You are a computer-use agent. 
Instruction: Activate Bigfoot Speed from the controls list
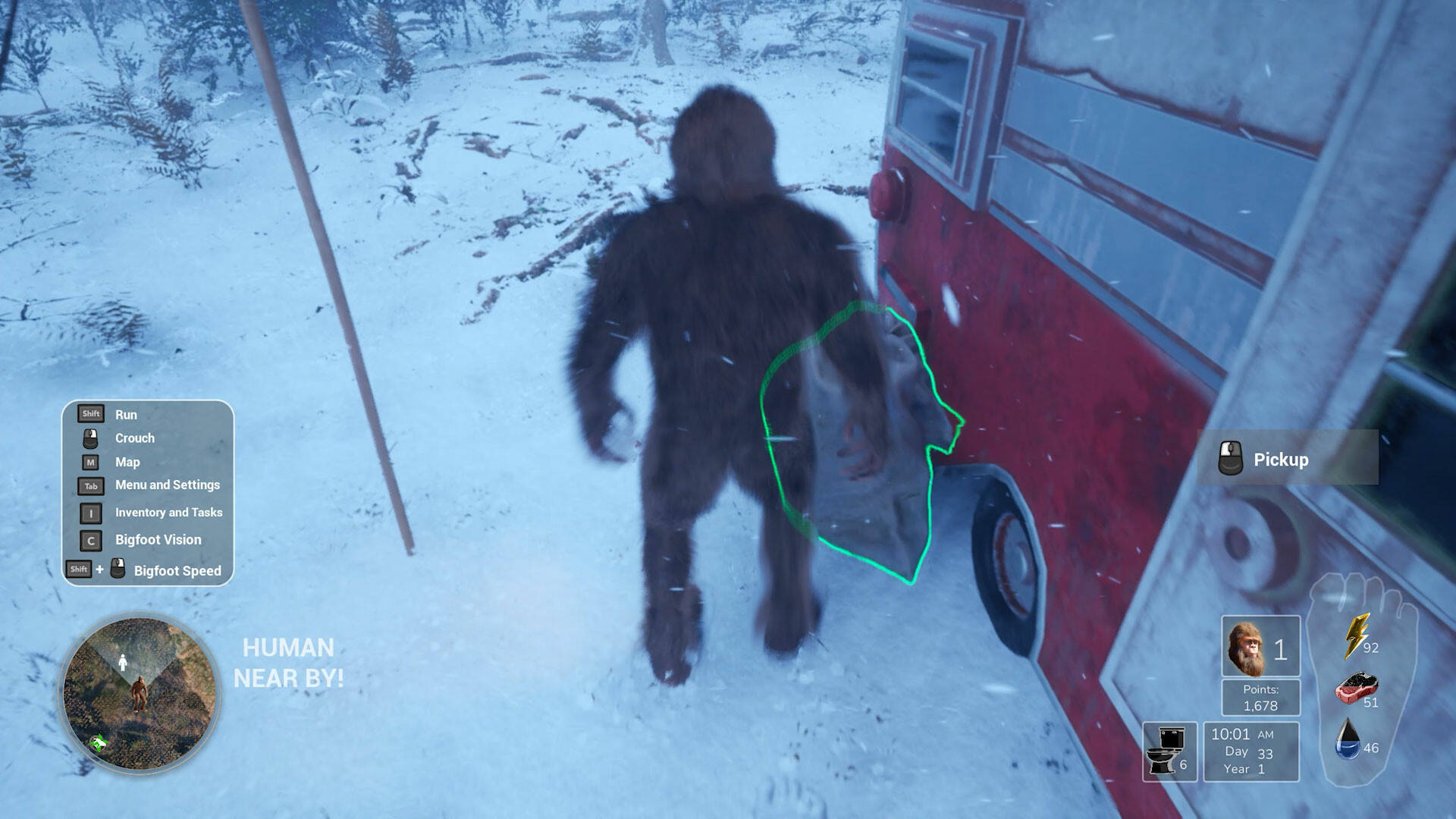[116, 570]
